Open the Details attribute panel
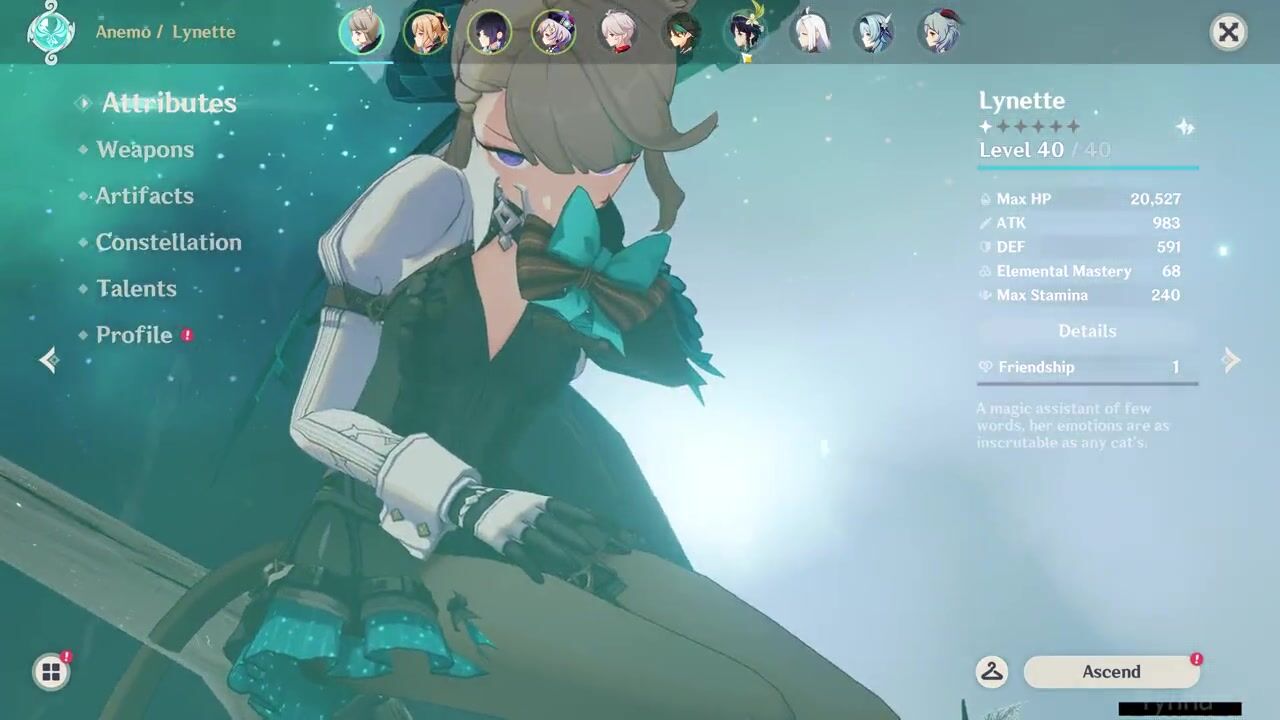The height and width of the screenshot is (720, 1280). tap(1087, 331)
